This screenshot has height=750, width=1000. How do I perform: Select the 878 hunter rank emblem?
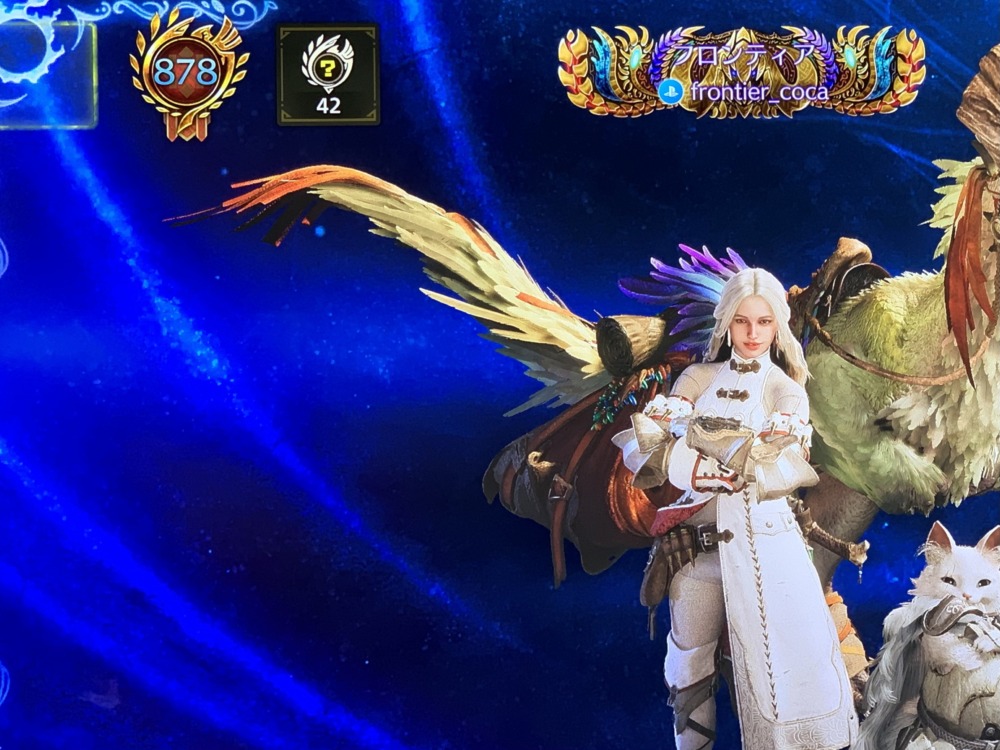click(x=187, y=72)
